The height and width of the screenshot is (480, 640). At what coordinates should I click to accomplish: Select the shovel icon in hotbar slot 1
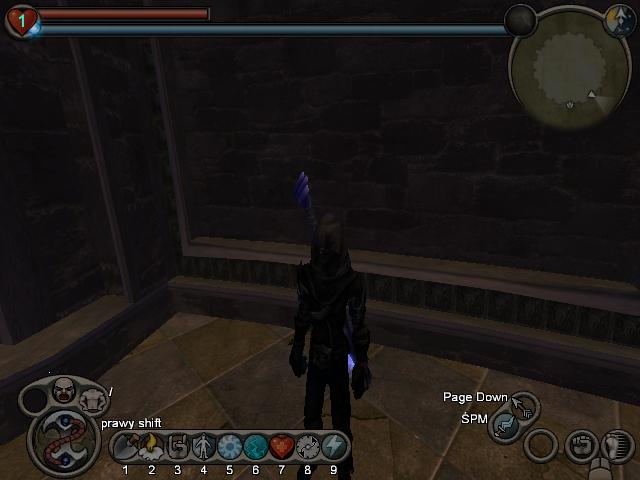pyautogui.click(x=126, y=446)
